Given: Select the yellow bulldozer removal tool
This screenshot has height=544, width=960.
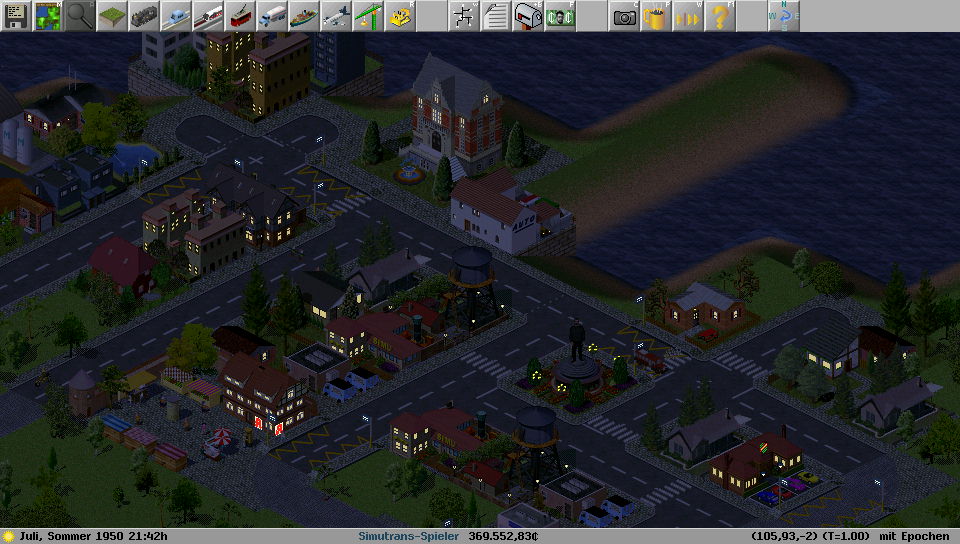Looking at the screenshot, I should click(x=400, y=16).
